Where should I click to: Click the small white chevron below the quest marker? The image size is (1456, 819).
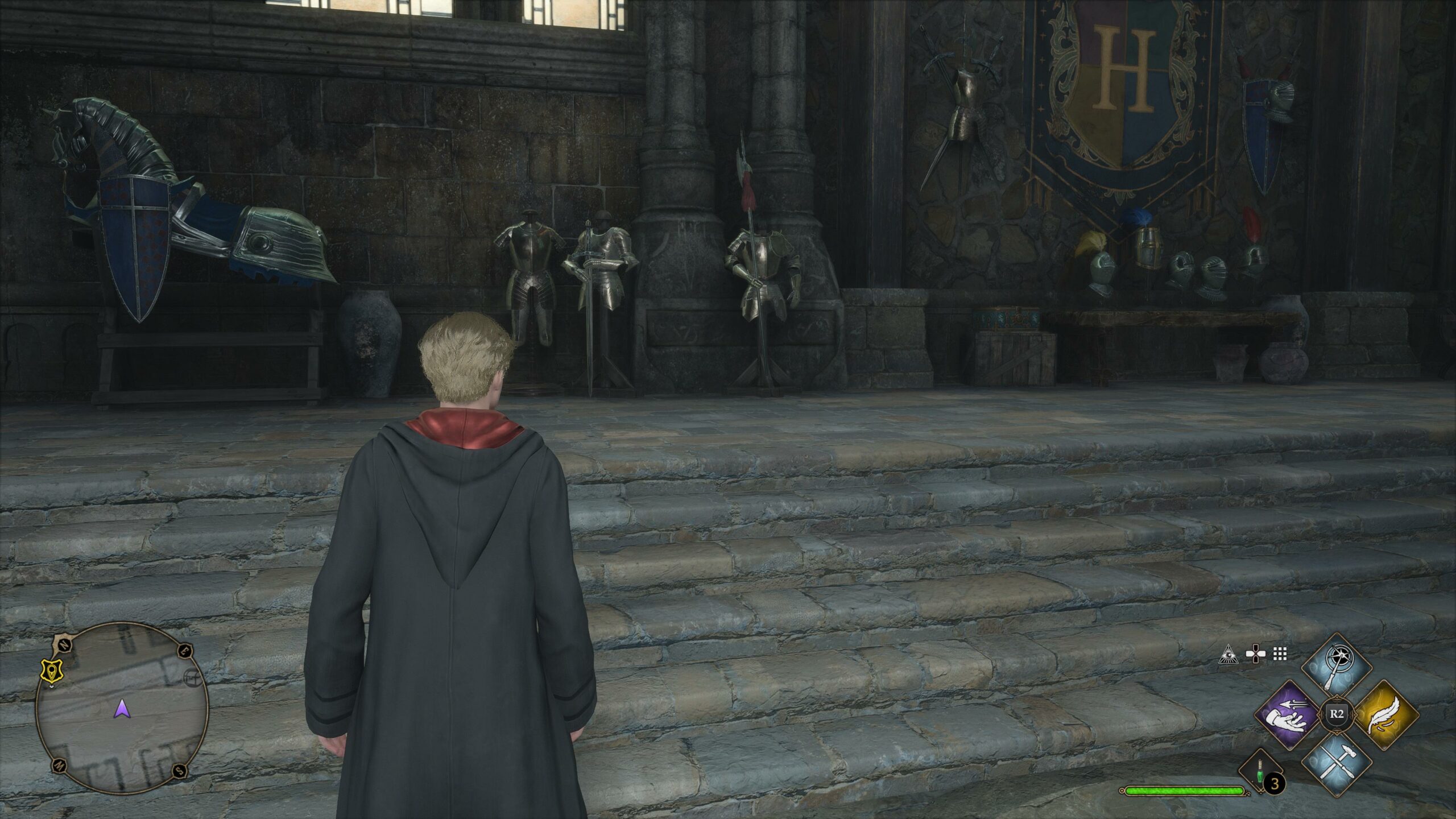(x=52, y=686)
